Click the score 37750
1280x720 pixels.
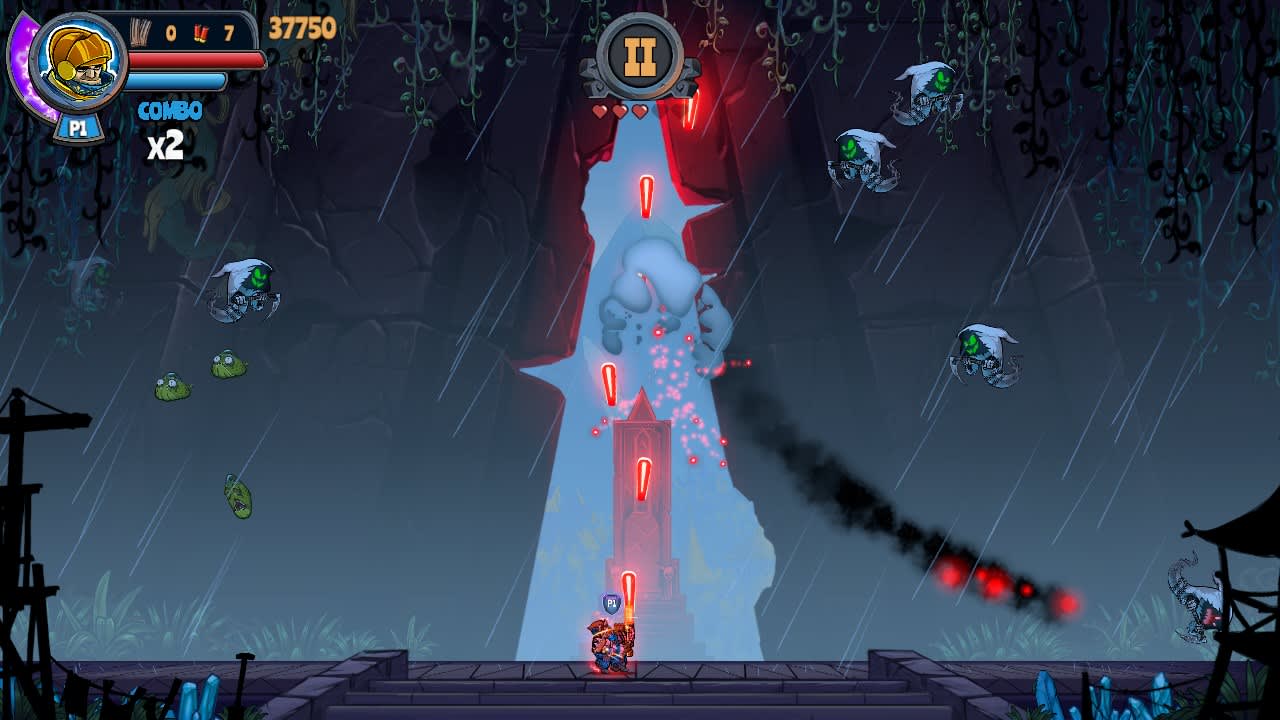point(300,30)
